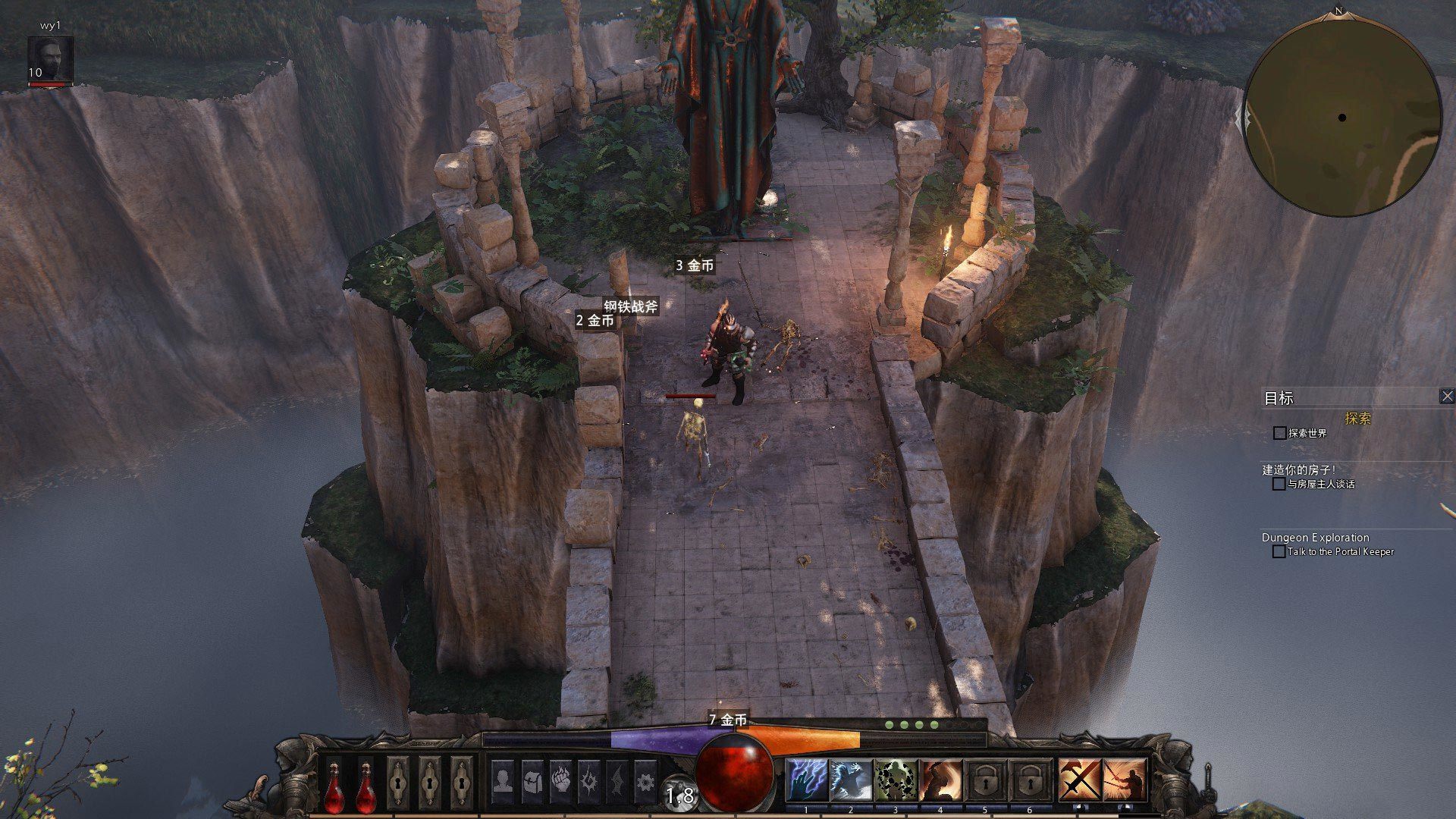Close the 目标 objectives panel
This screenshot has width=1456, height=819.
click(1447, 396)
